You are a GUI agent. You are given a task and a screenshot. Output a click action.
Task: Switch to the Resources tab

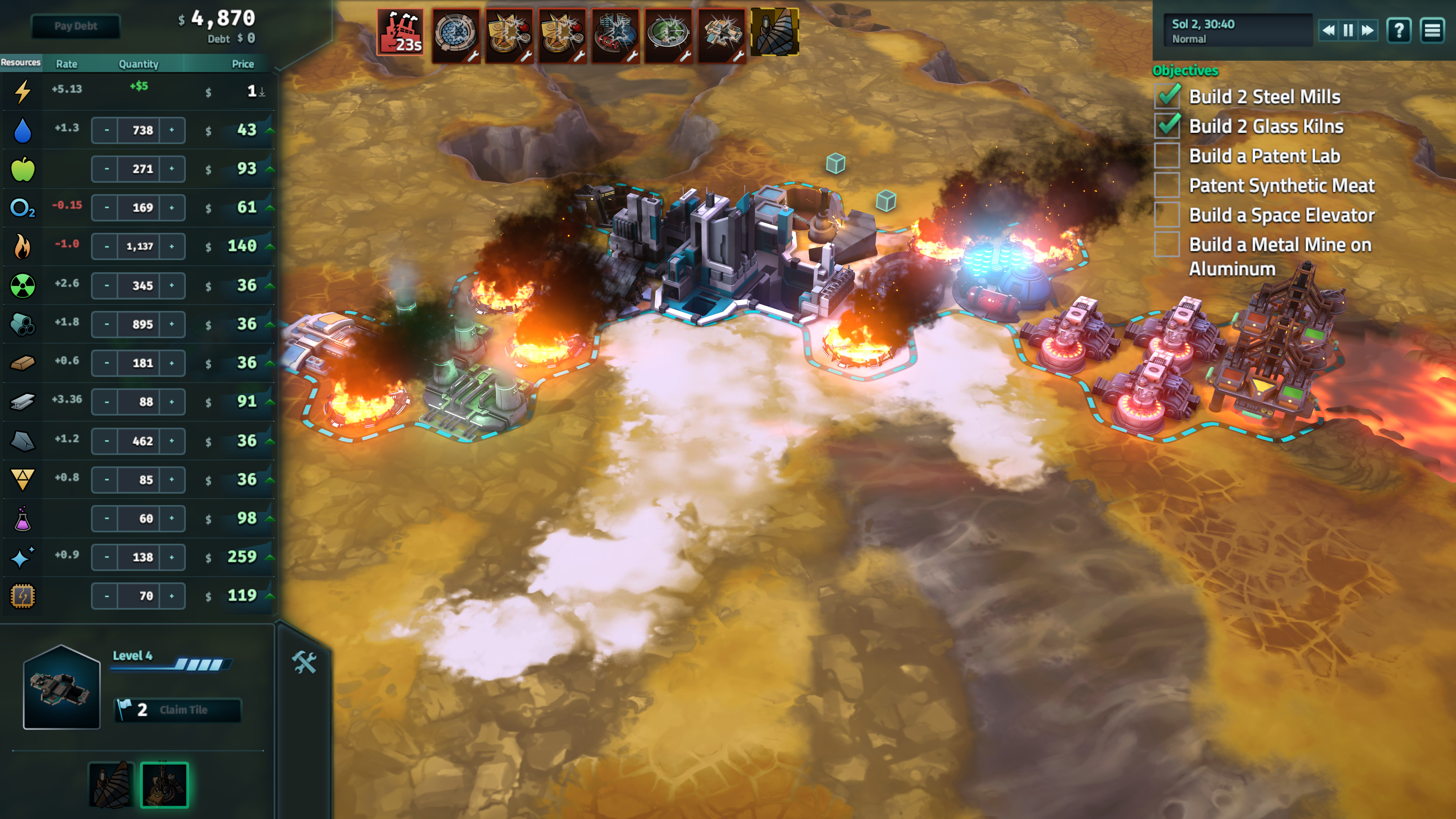(22, 64)
